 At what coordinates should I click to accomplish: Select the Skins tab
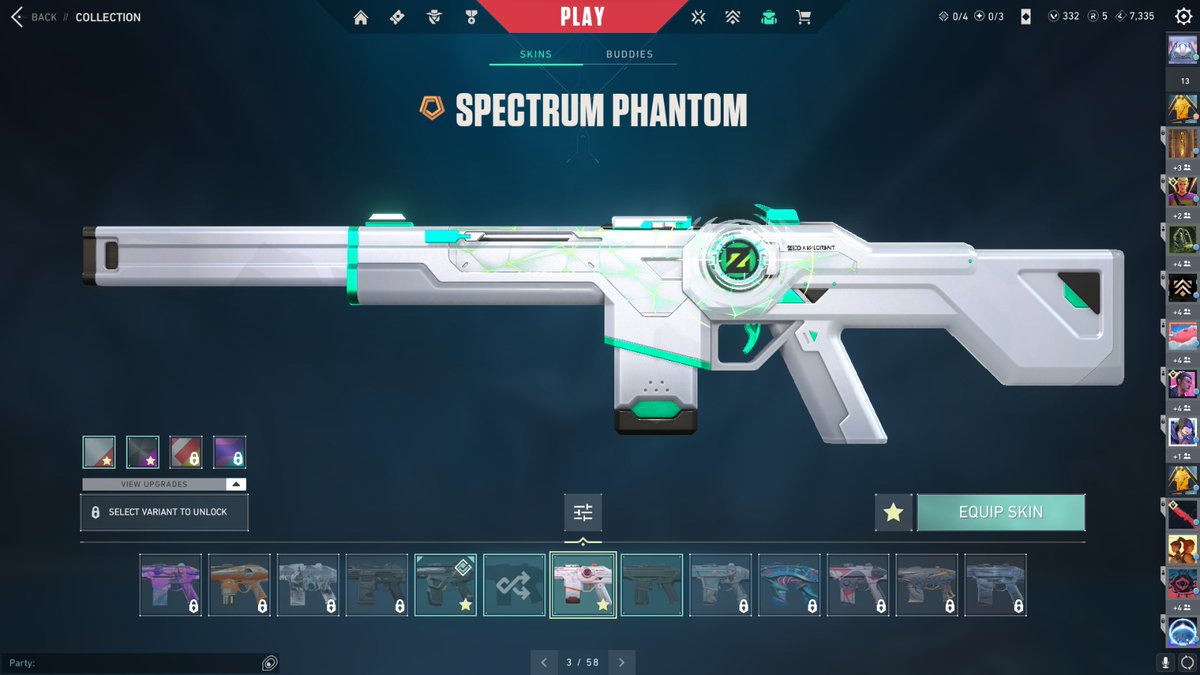(x=536, y=55)
